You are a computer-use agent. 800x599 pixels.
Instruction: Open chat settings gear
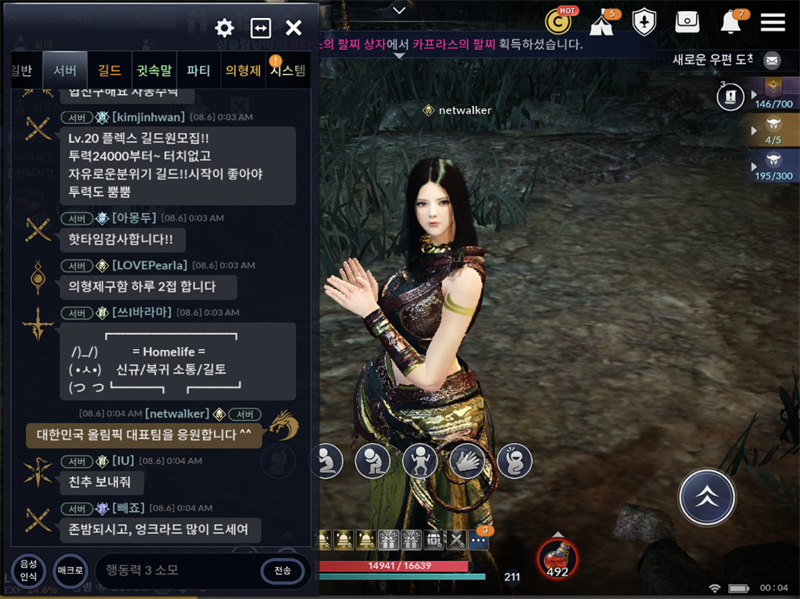point(225,28)
